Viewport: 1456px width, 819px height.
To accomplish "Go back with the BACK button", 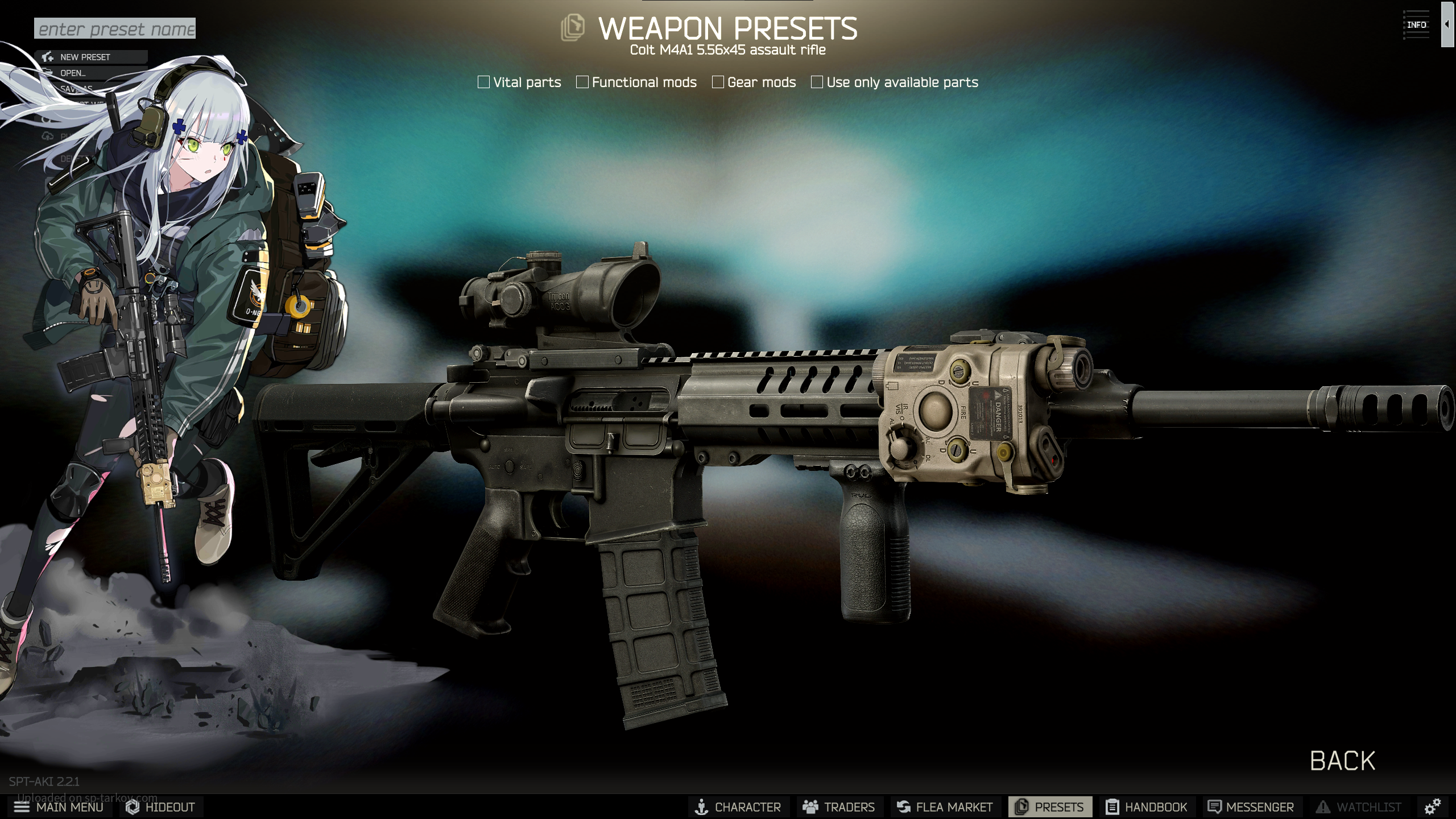I will pos(1342,761).
